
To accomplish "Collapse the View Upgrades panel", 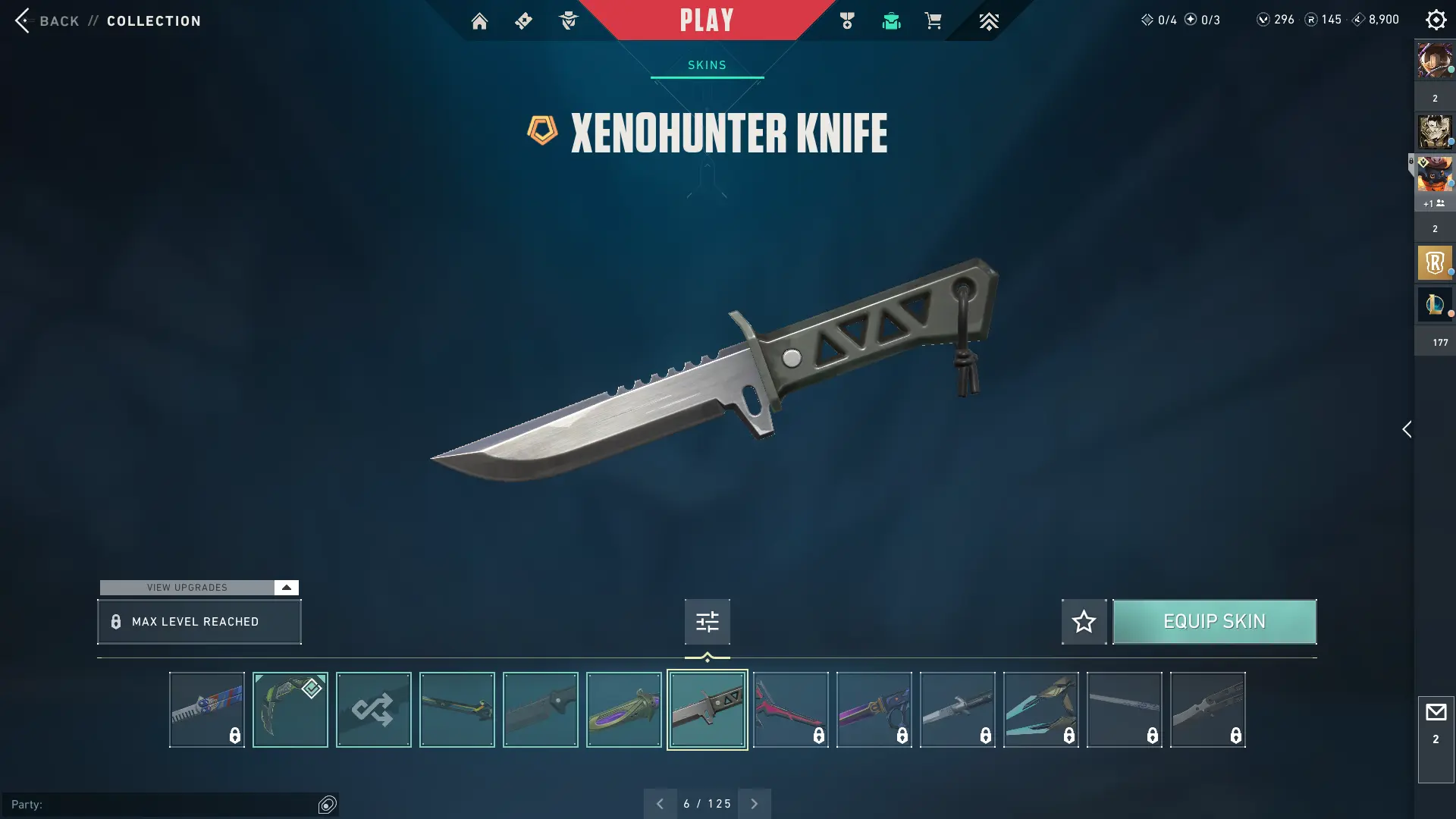I will [x=286, y=587].
